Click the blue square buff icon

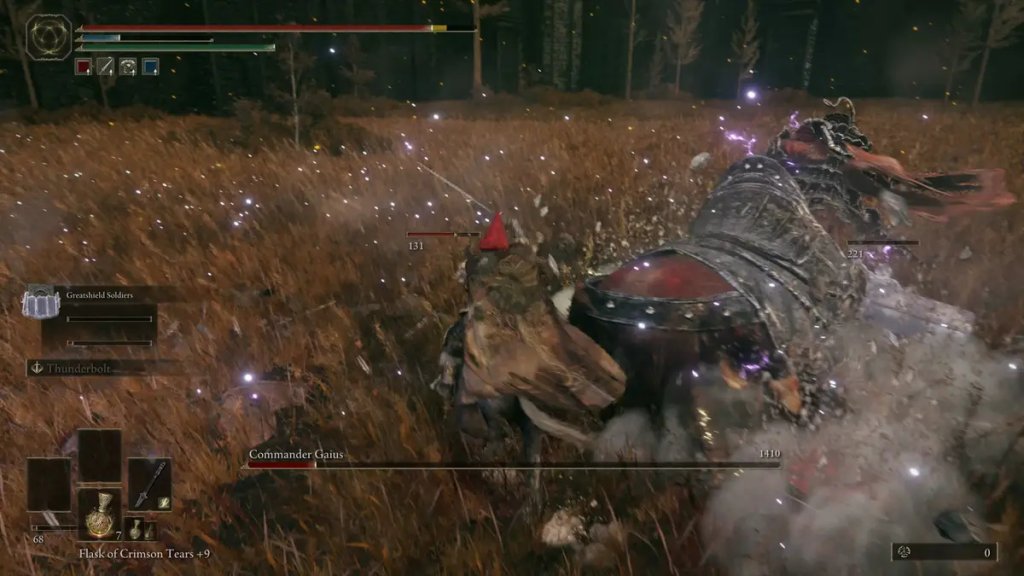point(150,66)
